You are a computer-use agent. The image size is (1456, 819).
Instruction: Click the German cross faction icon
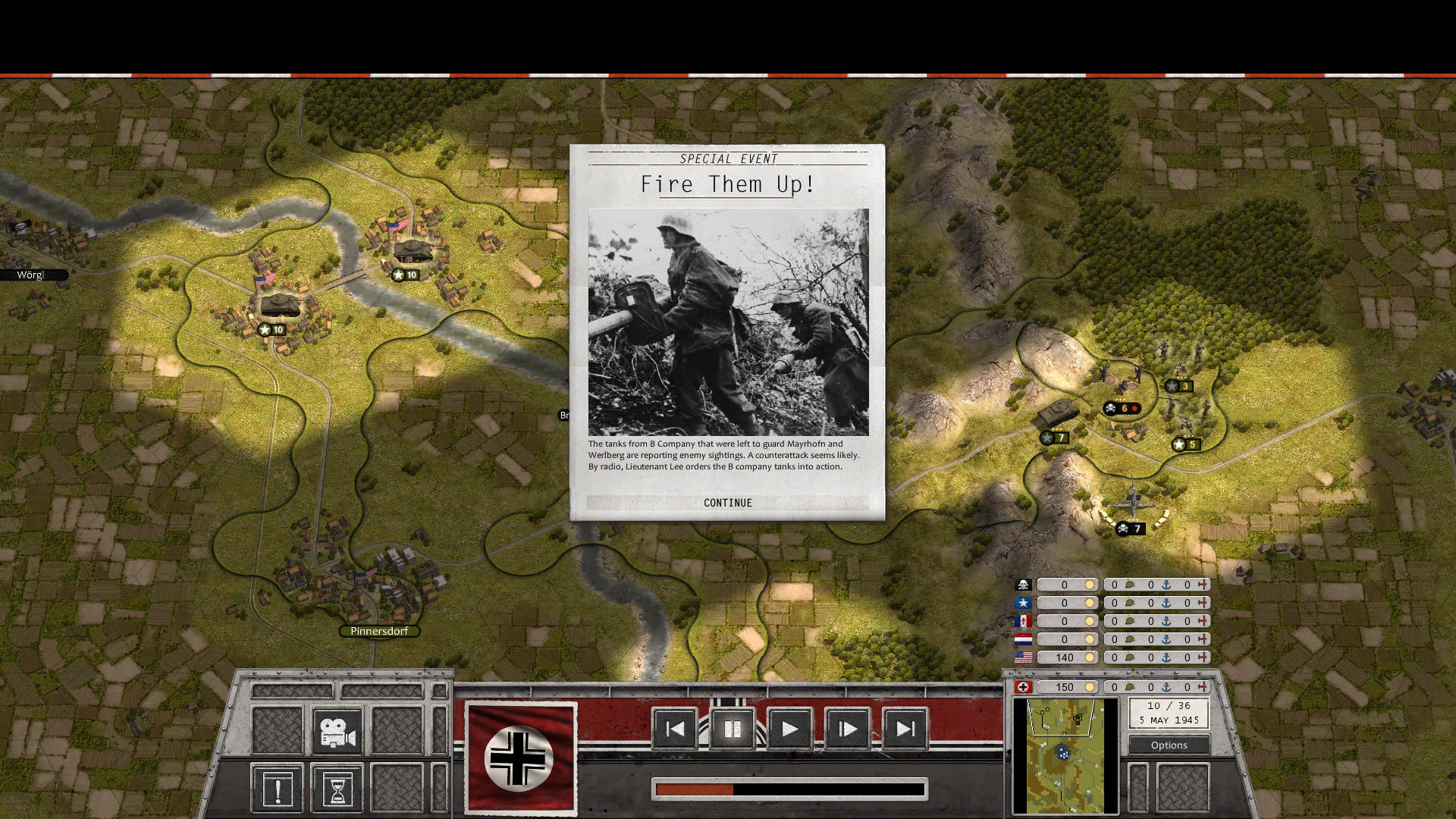tap(1025, 687)
